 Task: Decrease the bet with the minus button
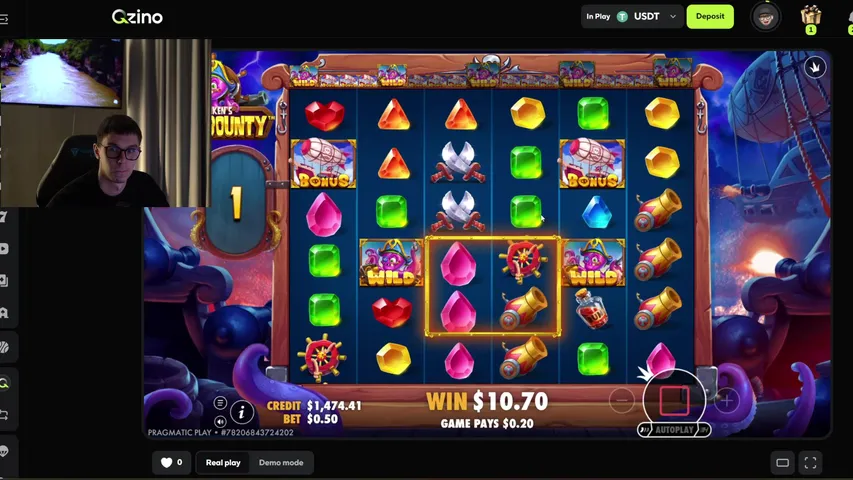point(622,401)
